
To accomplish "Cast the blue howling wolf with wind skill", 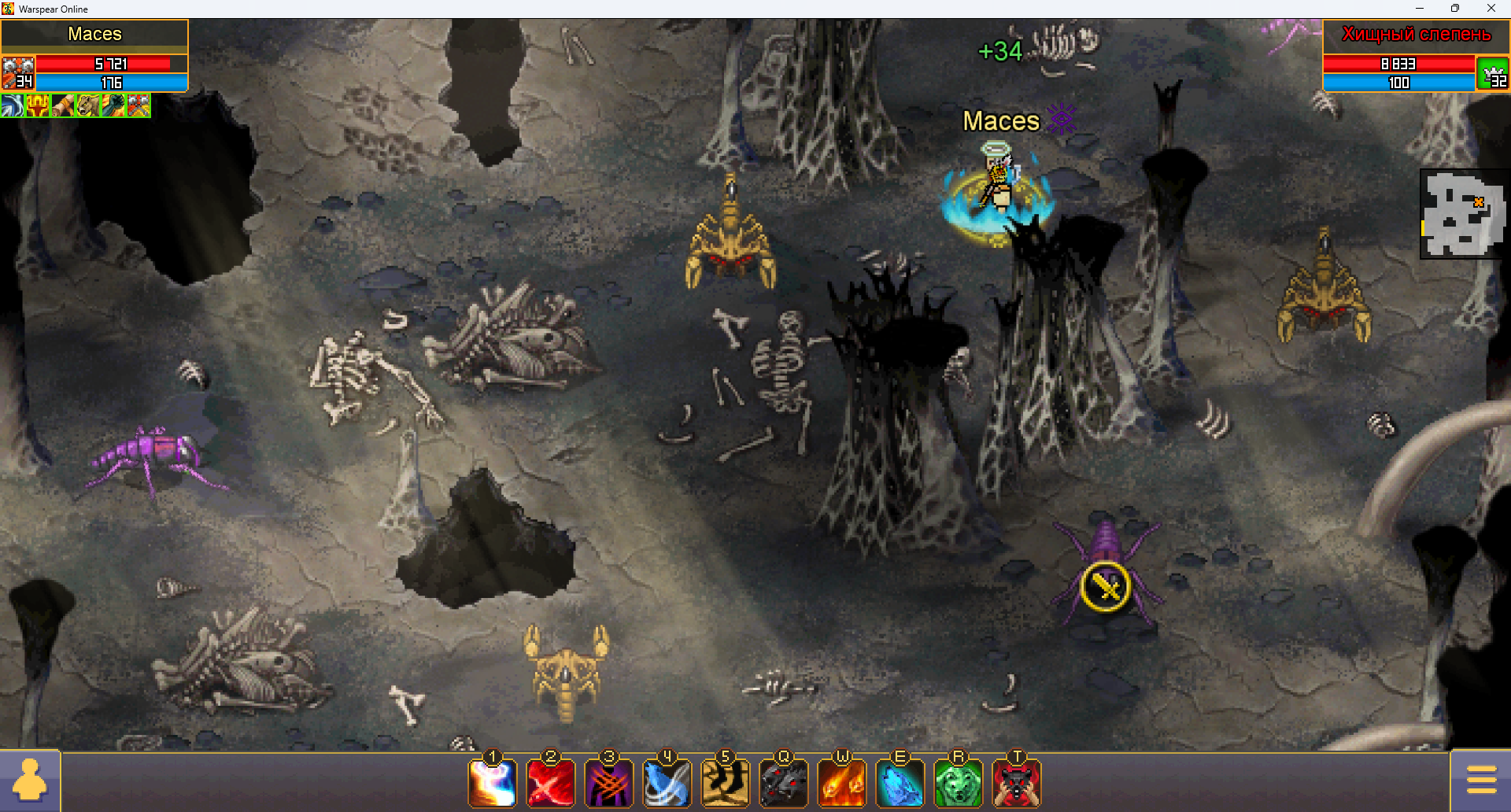I will 667,784.
